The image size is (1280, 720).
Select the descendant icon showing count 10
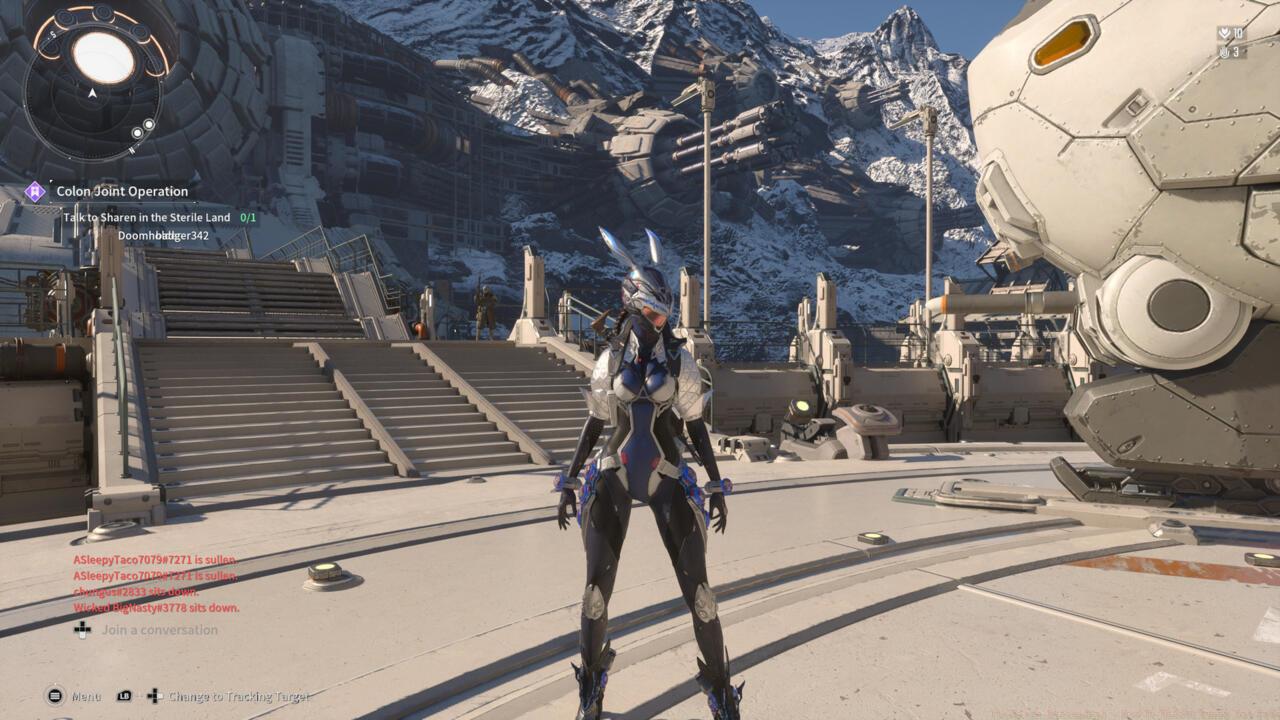(1224, 33)
